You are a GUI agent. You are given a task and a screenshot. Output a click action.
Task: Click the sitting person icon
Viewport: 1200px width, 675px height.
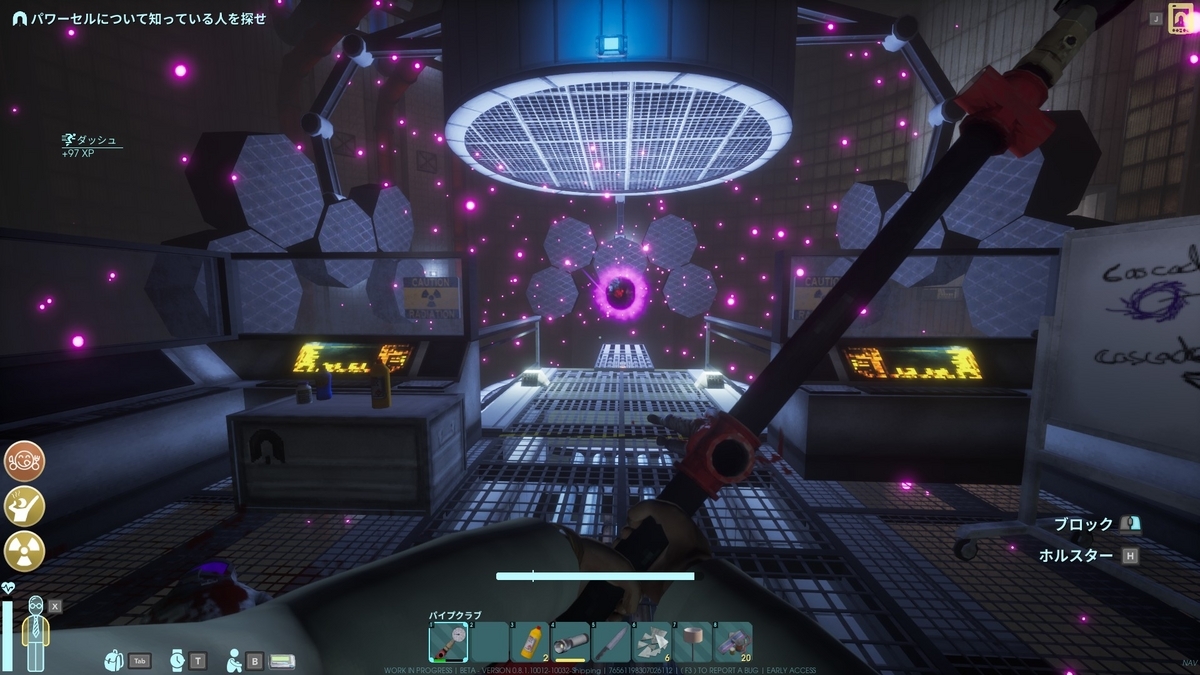point(234,660)
